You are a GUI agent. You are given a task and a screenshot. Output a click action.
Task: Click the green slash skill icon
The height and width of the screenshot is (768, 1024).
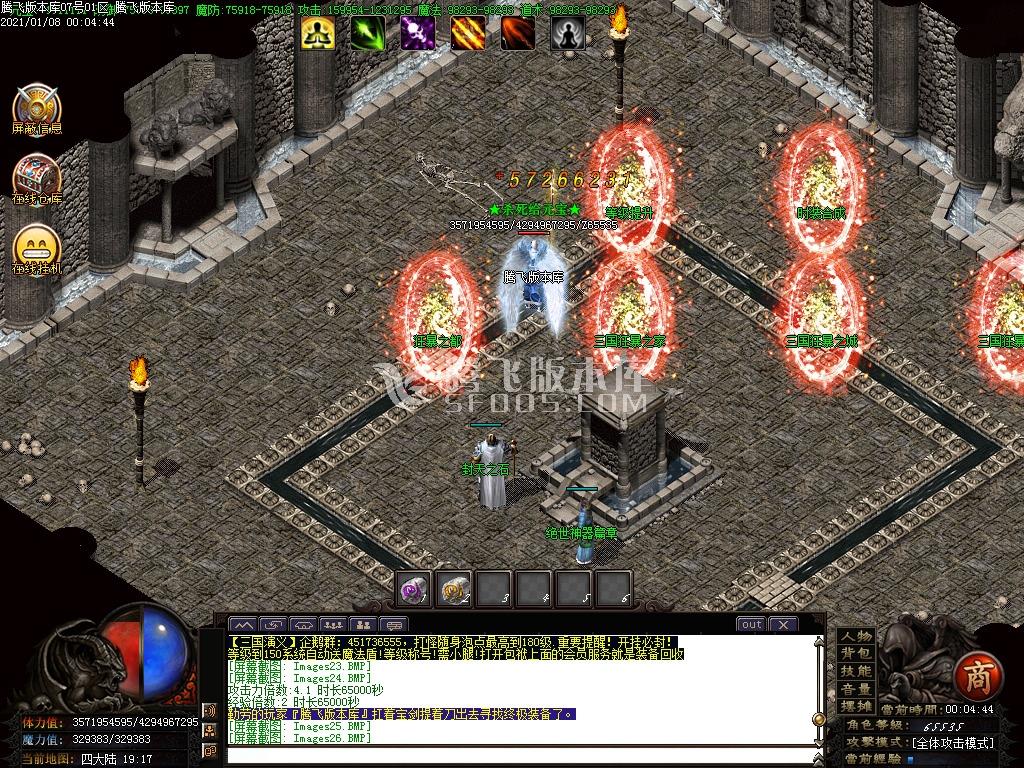click(x=367, y=33)
